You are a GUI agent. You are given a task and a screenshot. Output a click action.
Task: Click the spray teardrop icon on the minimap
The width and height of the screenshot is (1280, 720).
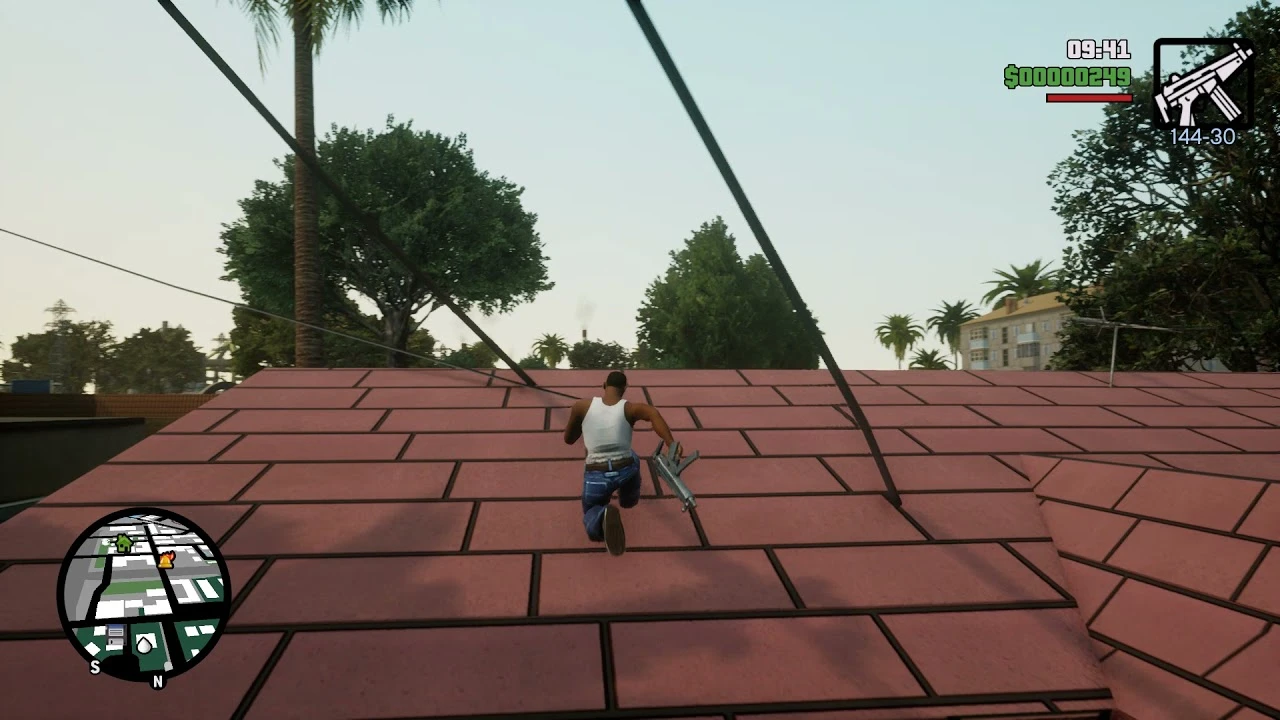tap(144, 645)
